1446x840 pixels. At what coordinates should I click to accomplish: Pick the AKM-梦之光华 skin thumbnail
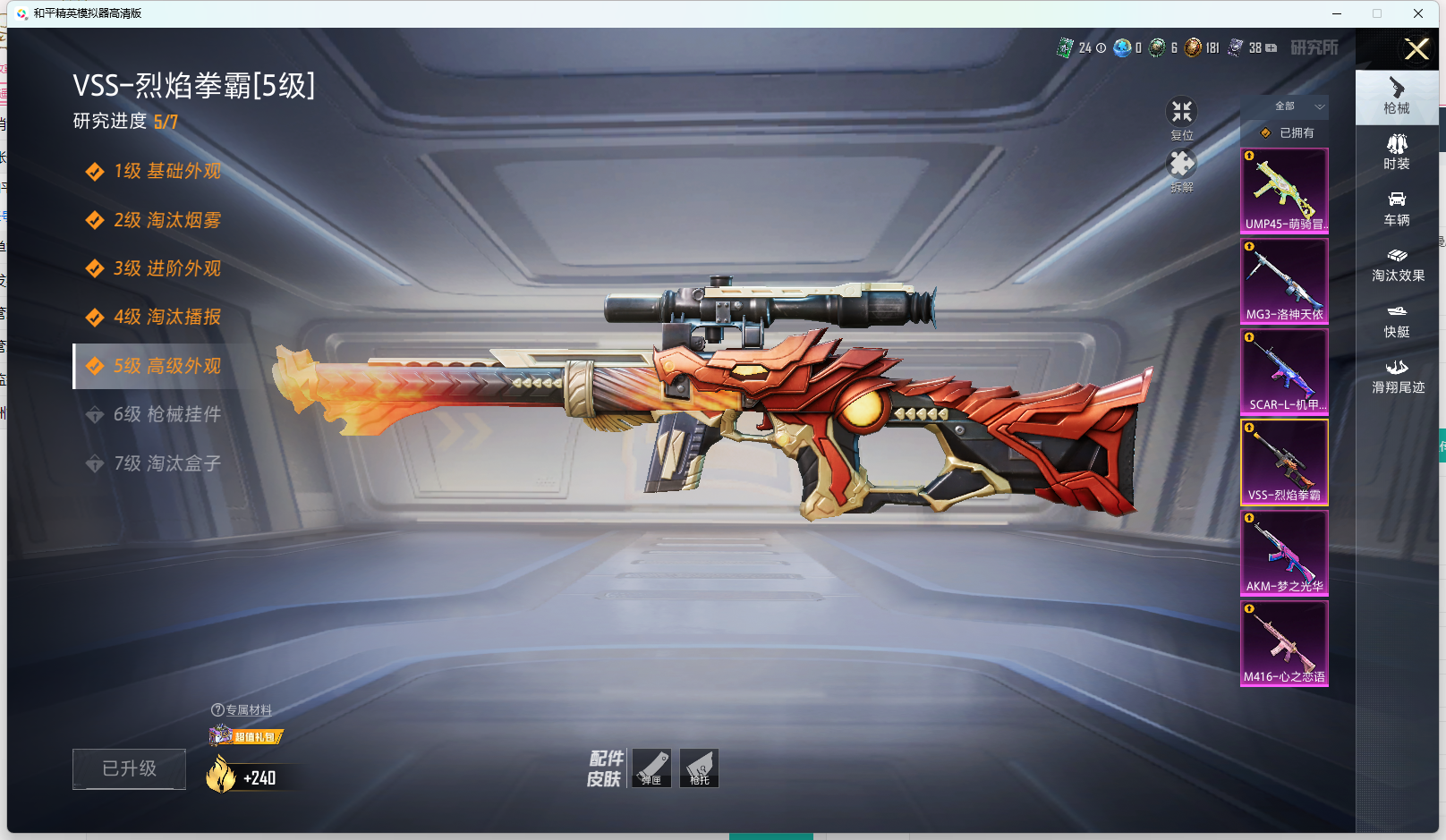point(1284,553)
